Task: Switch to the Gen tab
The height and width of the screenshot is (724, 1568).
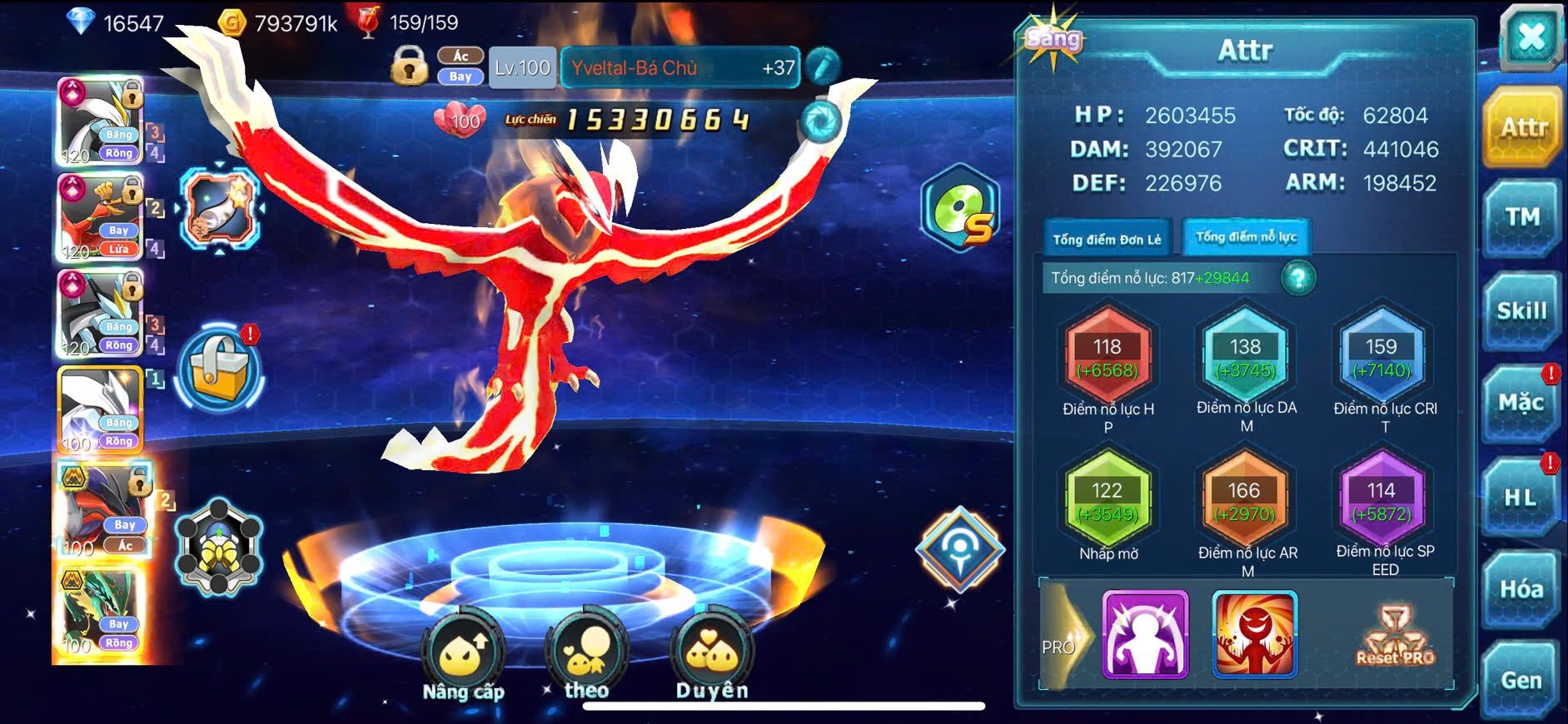Action: coord(1521,680)
